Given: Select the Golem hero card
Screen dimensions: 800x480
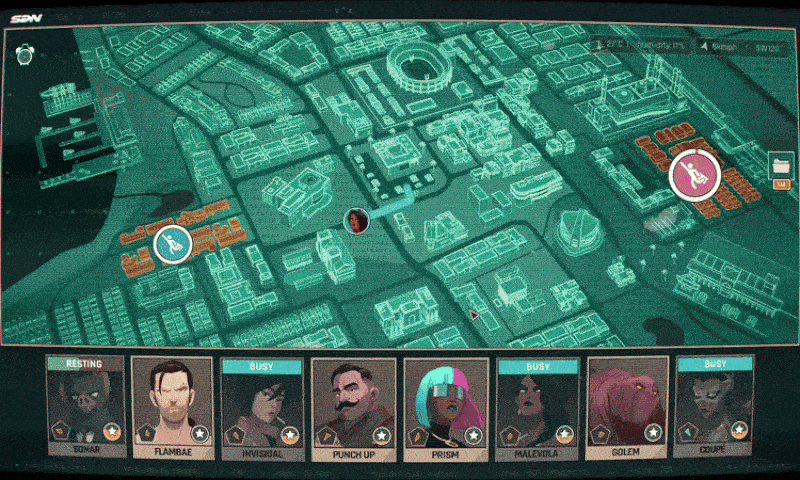Looking at the screenshot, I should pos(627,406).
